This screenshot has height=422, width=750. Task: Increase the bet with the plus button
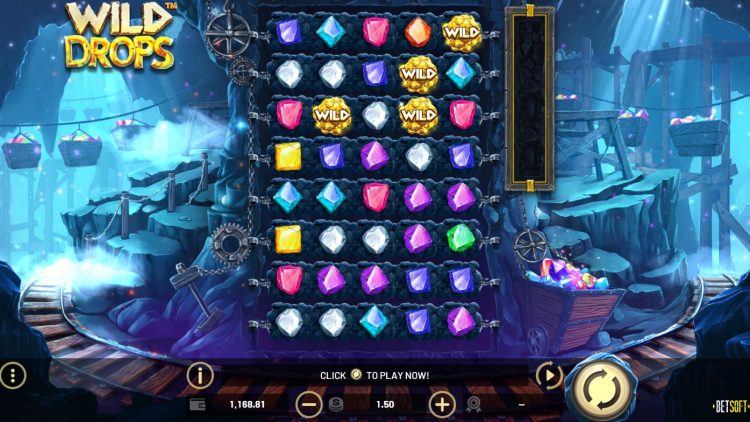point(442,404)
